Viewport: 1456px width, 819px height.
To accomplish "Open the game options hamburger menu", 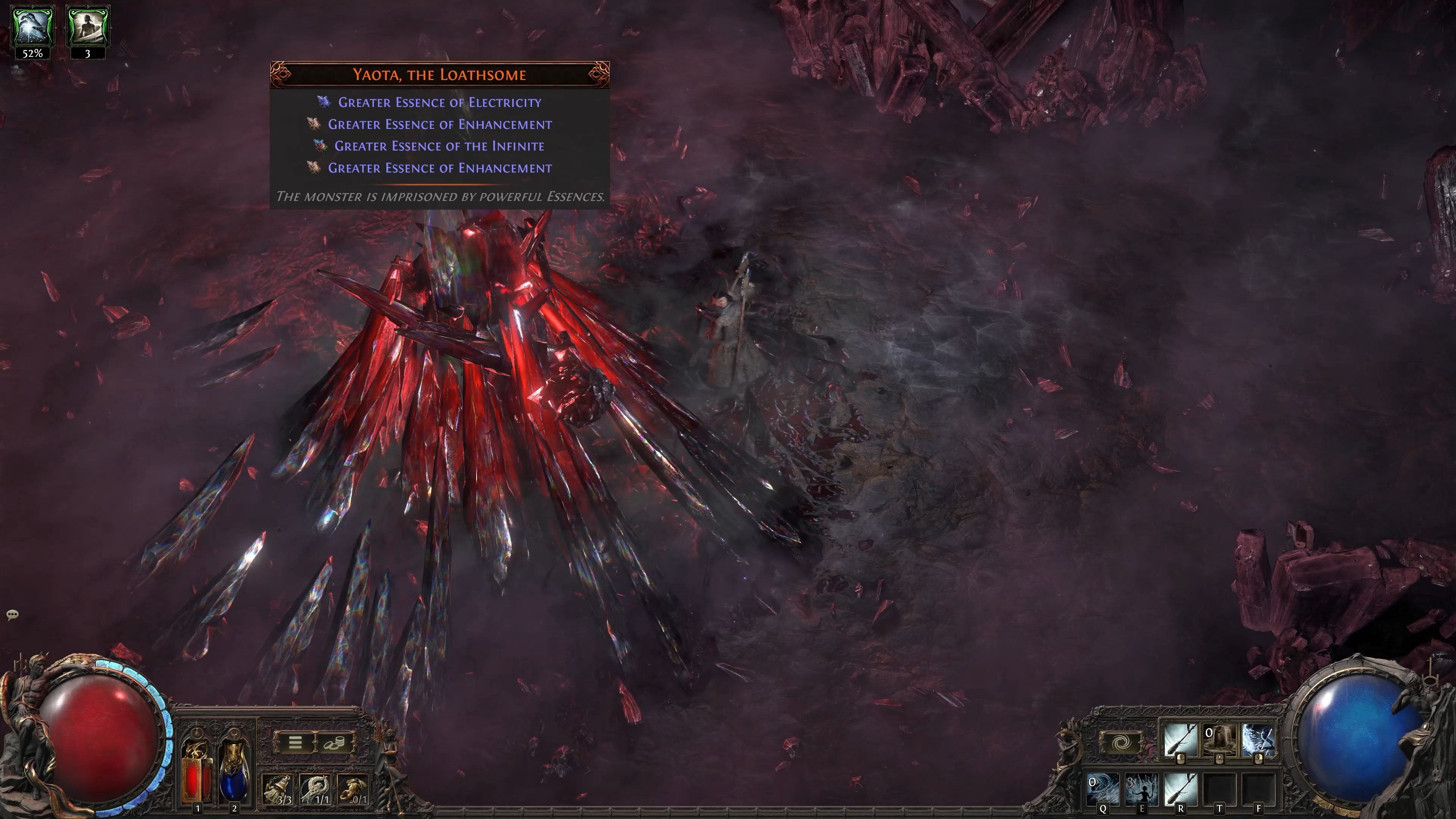I will pyautogui.click(x=295, y=743).
